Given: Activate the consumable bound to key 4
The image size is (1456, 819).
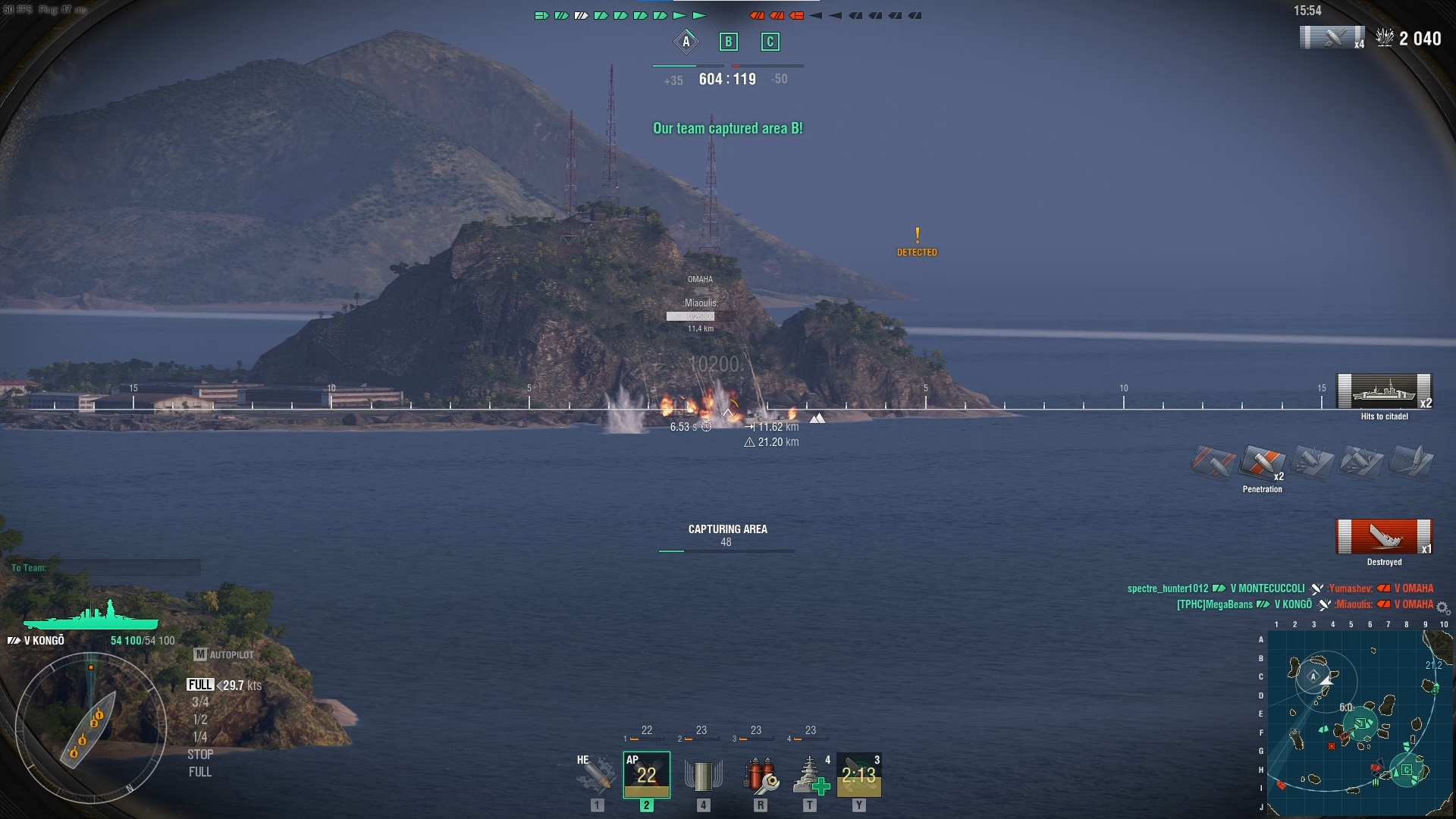Looking at the screenshot, I should (701, 774).
